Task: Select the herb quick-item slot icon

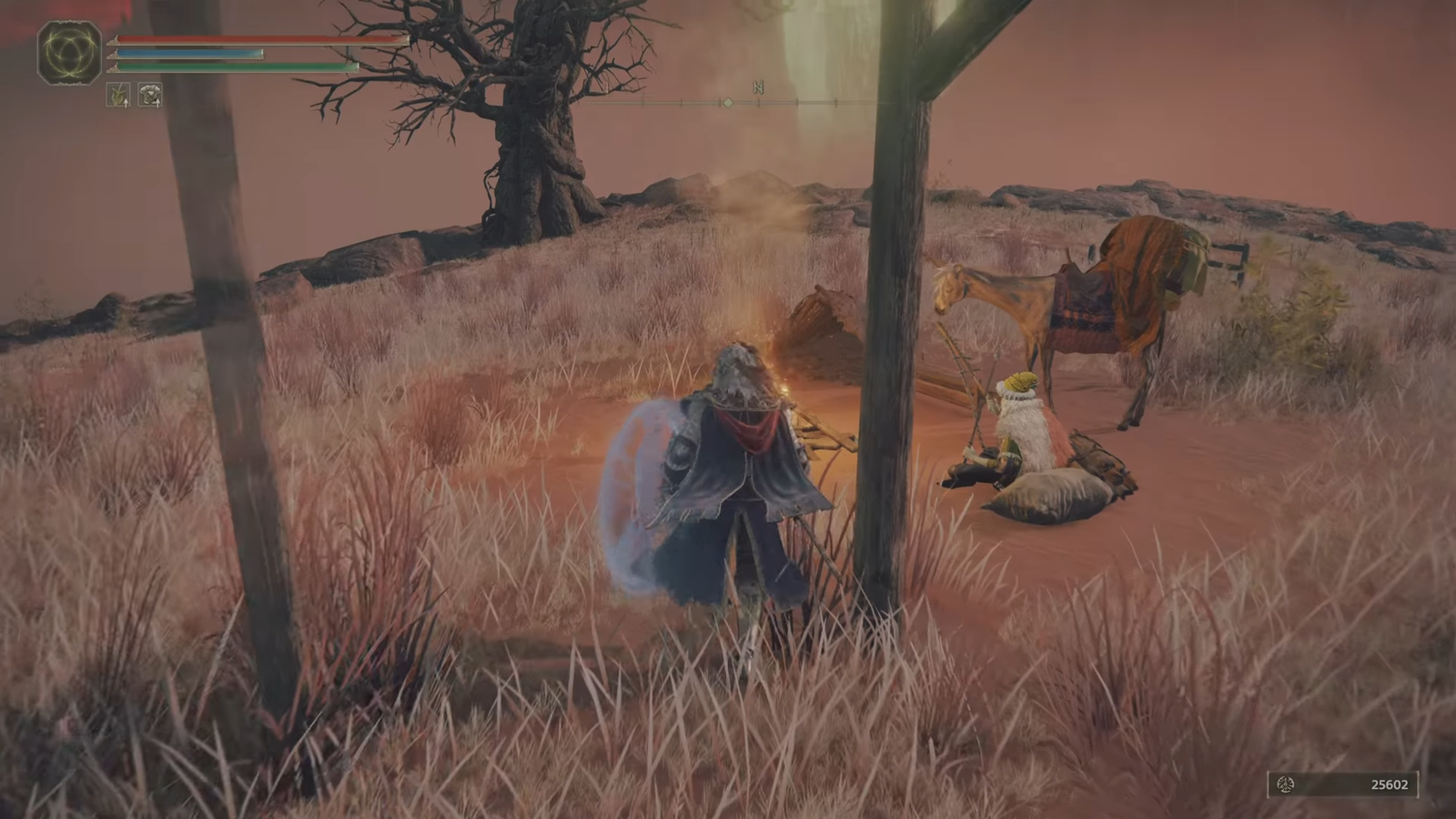Action: (116, 93)
